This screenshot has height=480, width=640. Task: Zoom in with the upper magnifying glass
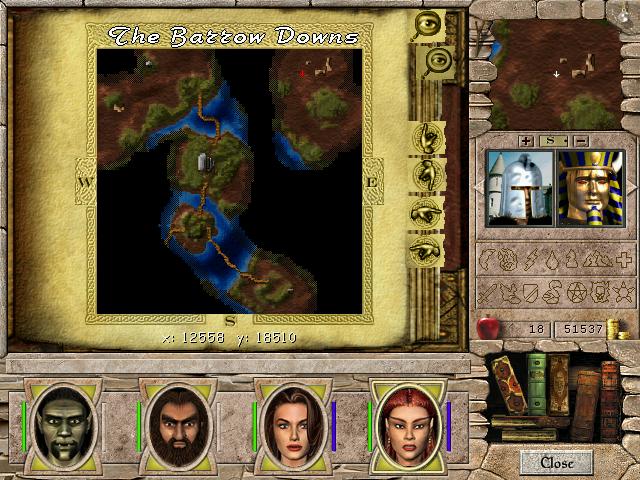pyautogui.click(x=428, y=26)
